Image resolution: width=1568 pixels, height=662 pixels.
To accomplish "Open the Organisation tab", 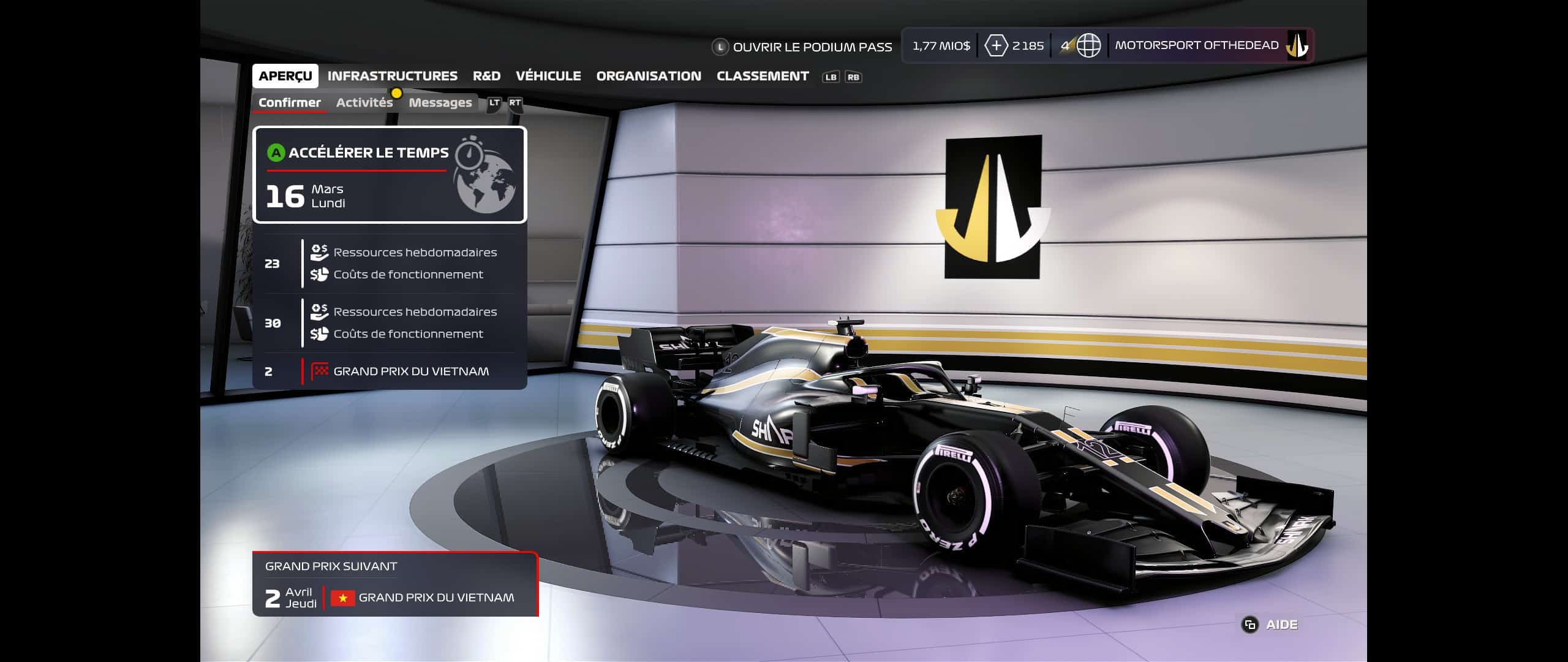I will [x=649, y=76].
